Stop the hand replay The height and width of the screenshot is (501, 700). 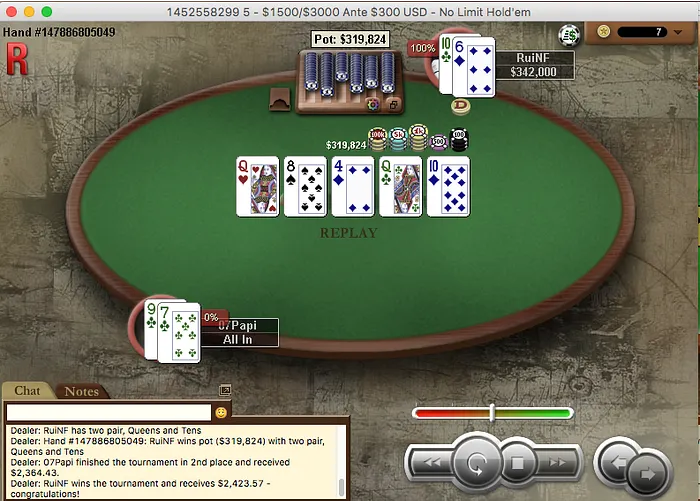click(518, 464)
